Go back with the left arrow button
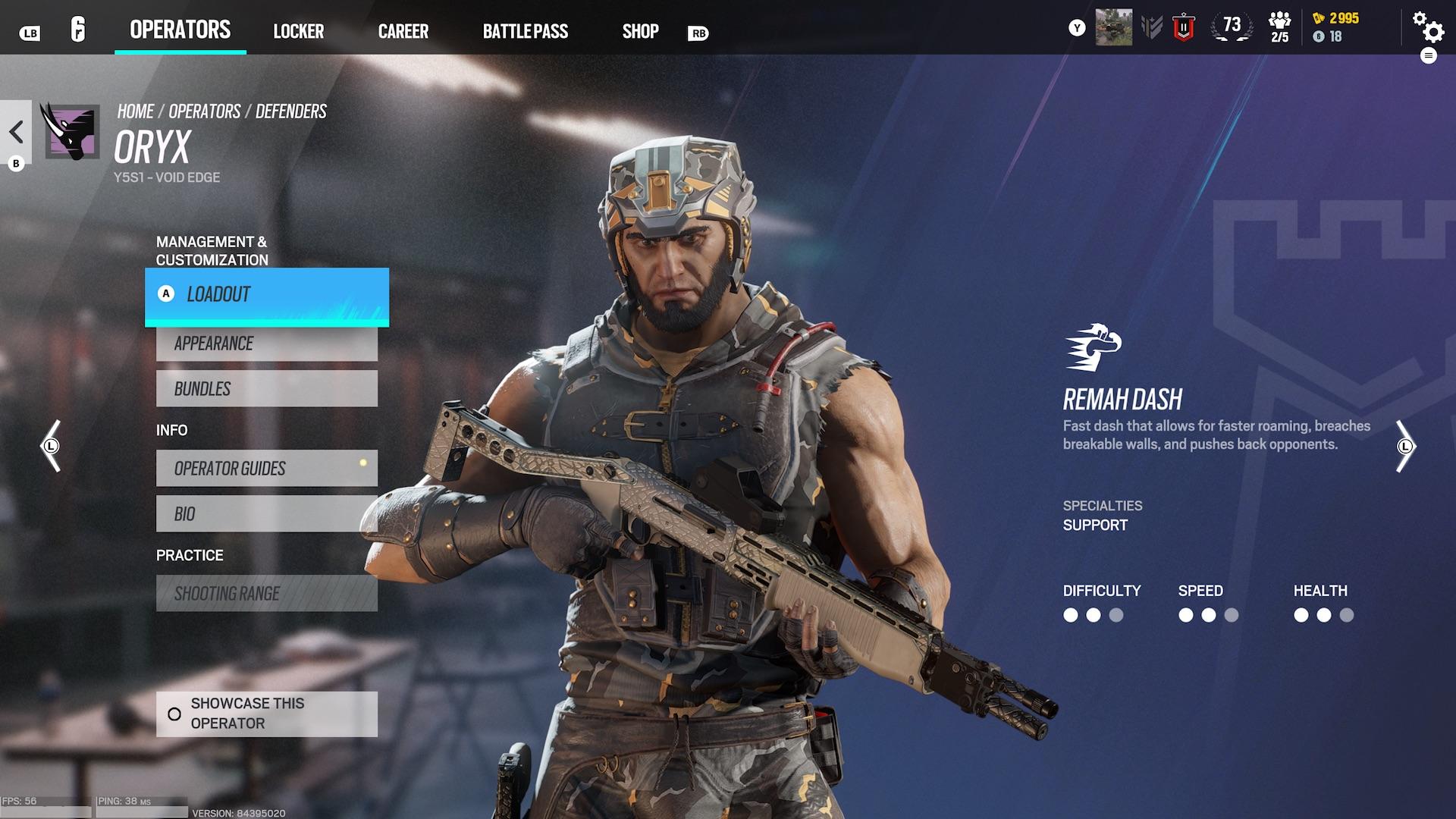 coord(17,132)
